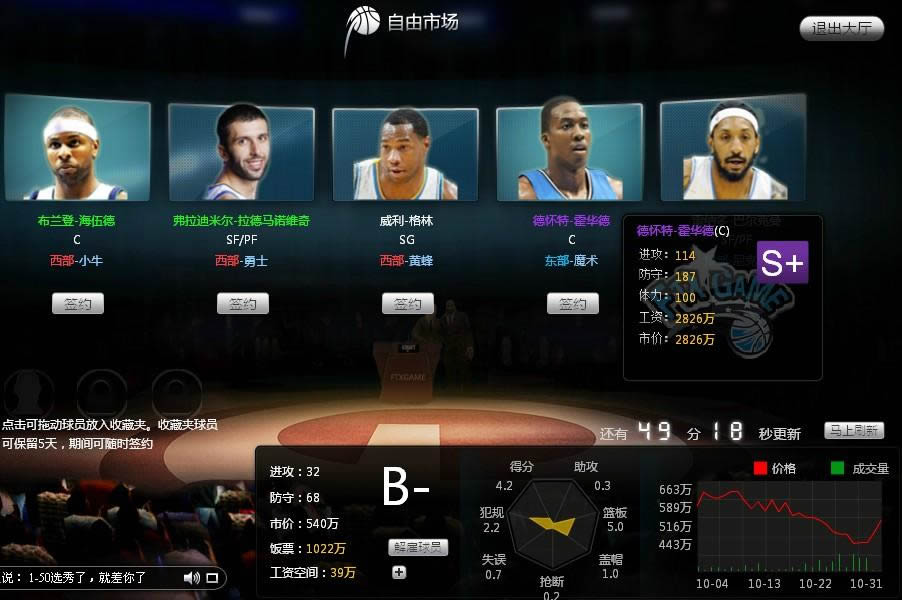902x600 pixels.
Task: Select the unlocked favorites slot with player silhouette
Action: (x=27, y=391)
